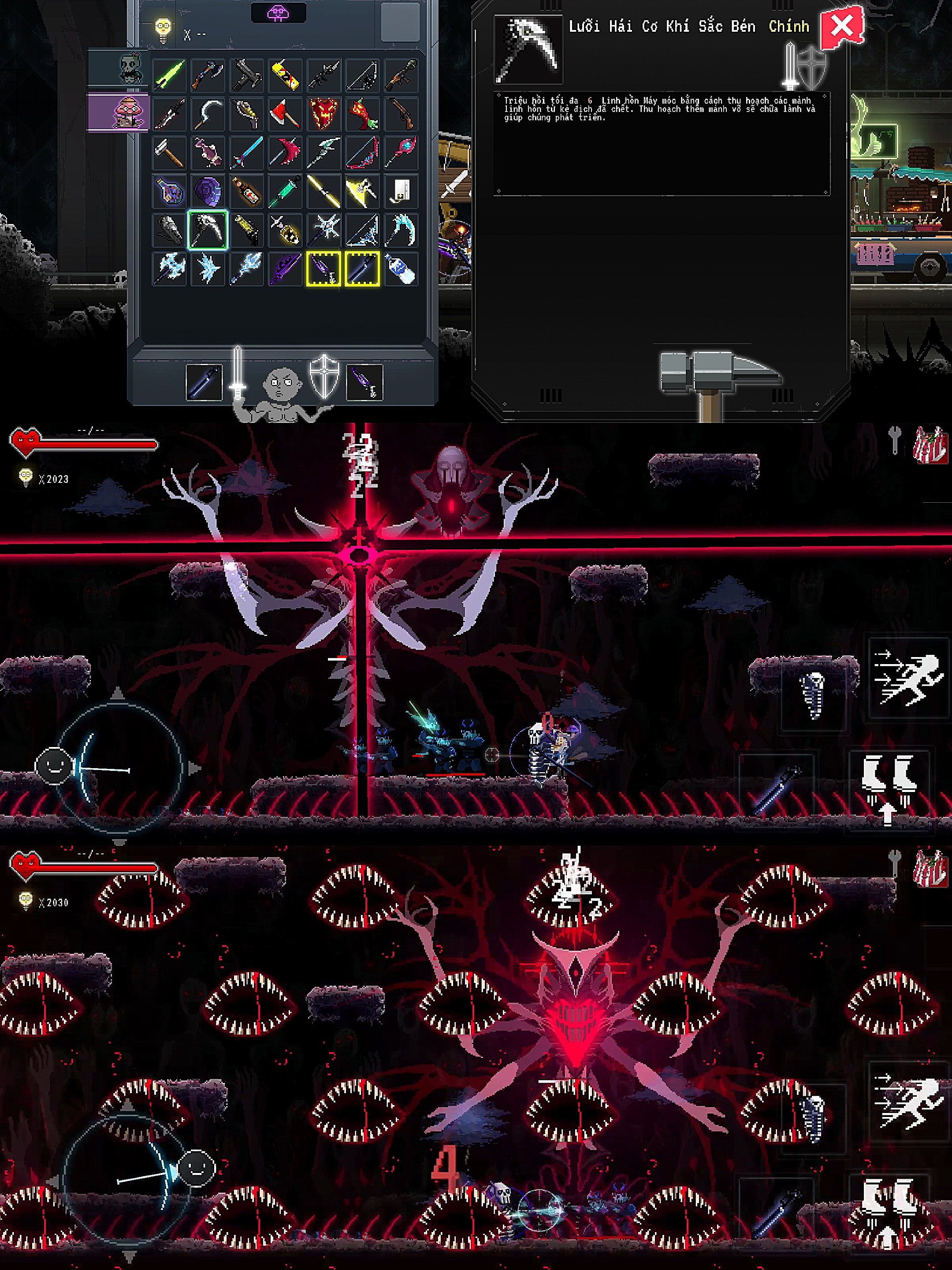The image size is (952, 1270).
Task: Open the equipped main weapon slot beside the sword
Action: (x=204, y=382)
